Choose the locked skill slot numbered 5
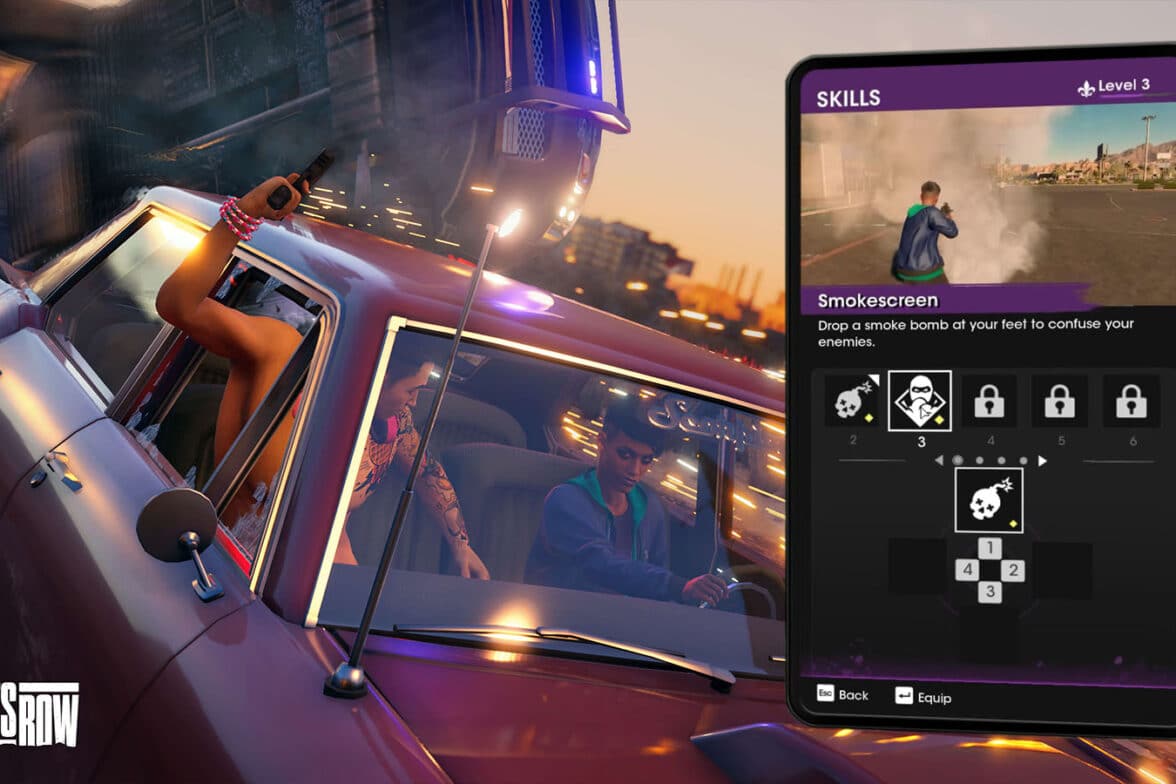 [x=1060, y=401]
